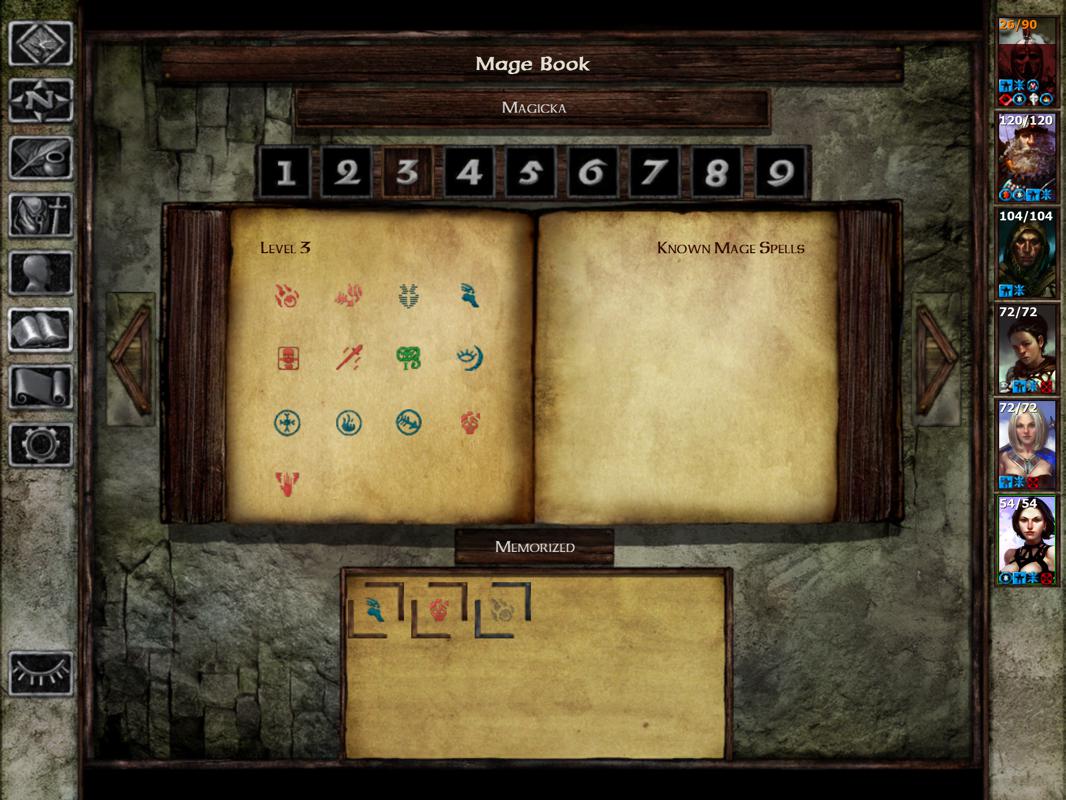
Task: Select the blonde woman party portrait
Action: pos(1027,444)
